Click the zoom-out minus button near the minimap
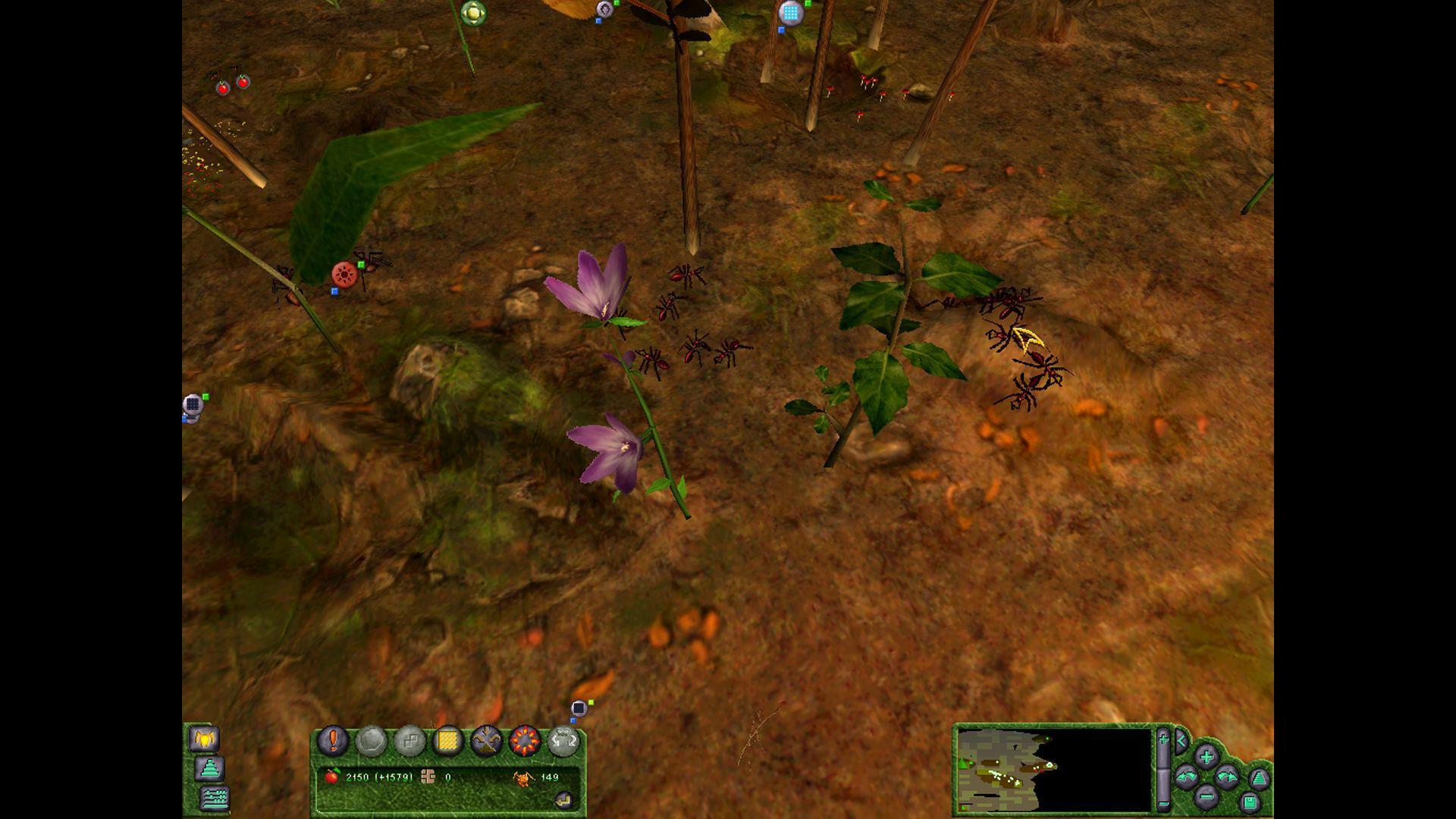 tap(1206, 797)
